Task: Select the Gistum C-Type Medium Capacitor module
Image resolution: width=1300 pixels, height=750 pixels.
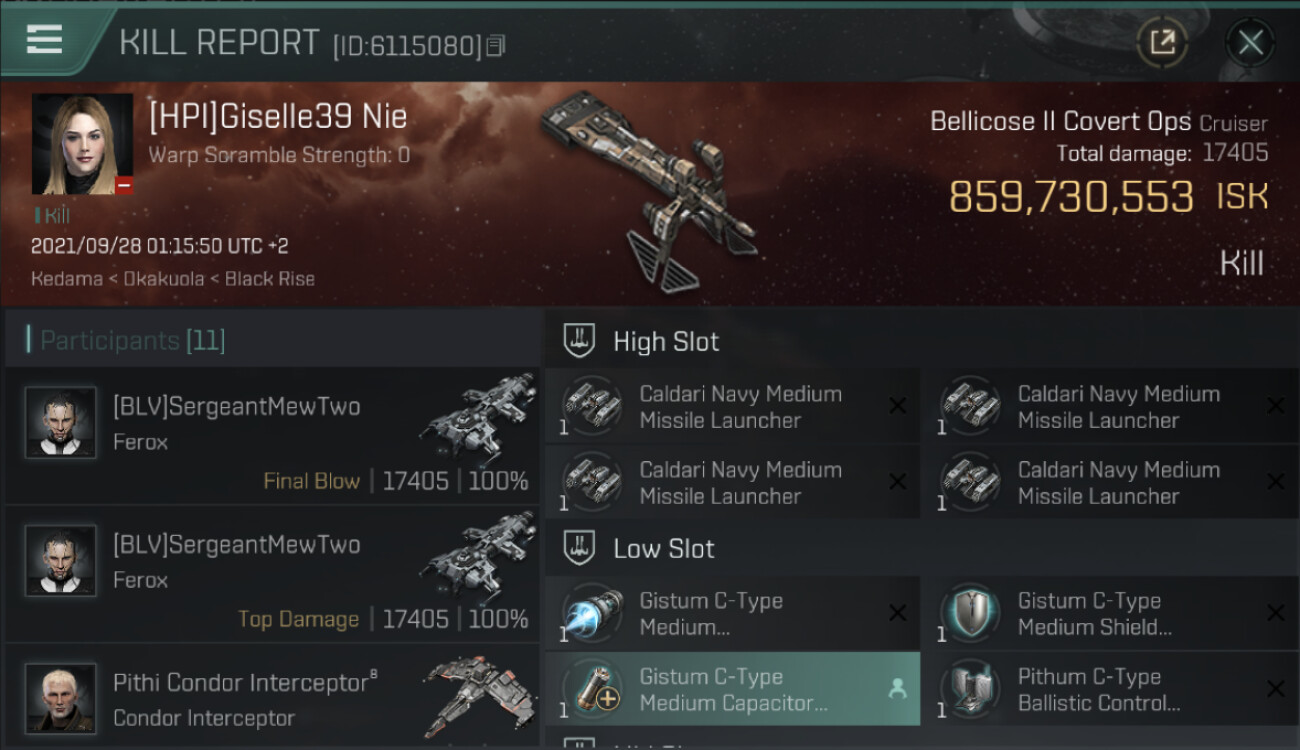Action: tap(732, 689)
